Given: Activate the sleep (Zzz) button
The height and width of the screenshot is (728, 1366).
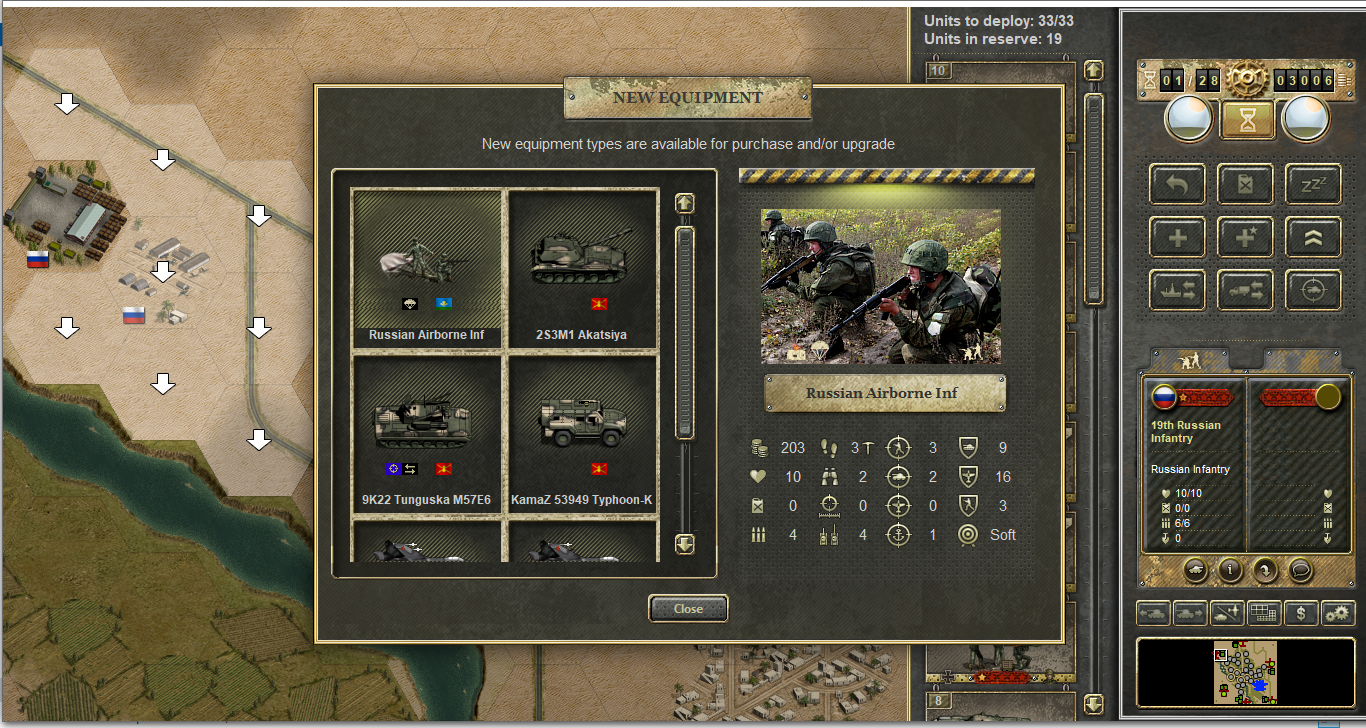Looking at the screenshot, I should tap(1312, 184).
